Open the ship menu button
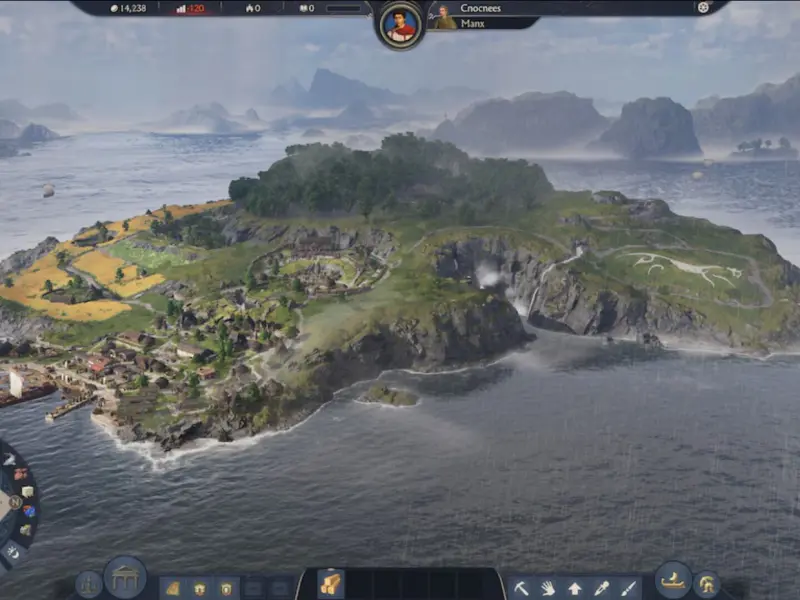The width and height of the screenshot is (800, 600). pos(673,581)
